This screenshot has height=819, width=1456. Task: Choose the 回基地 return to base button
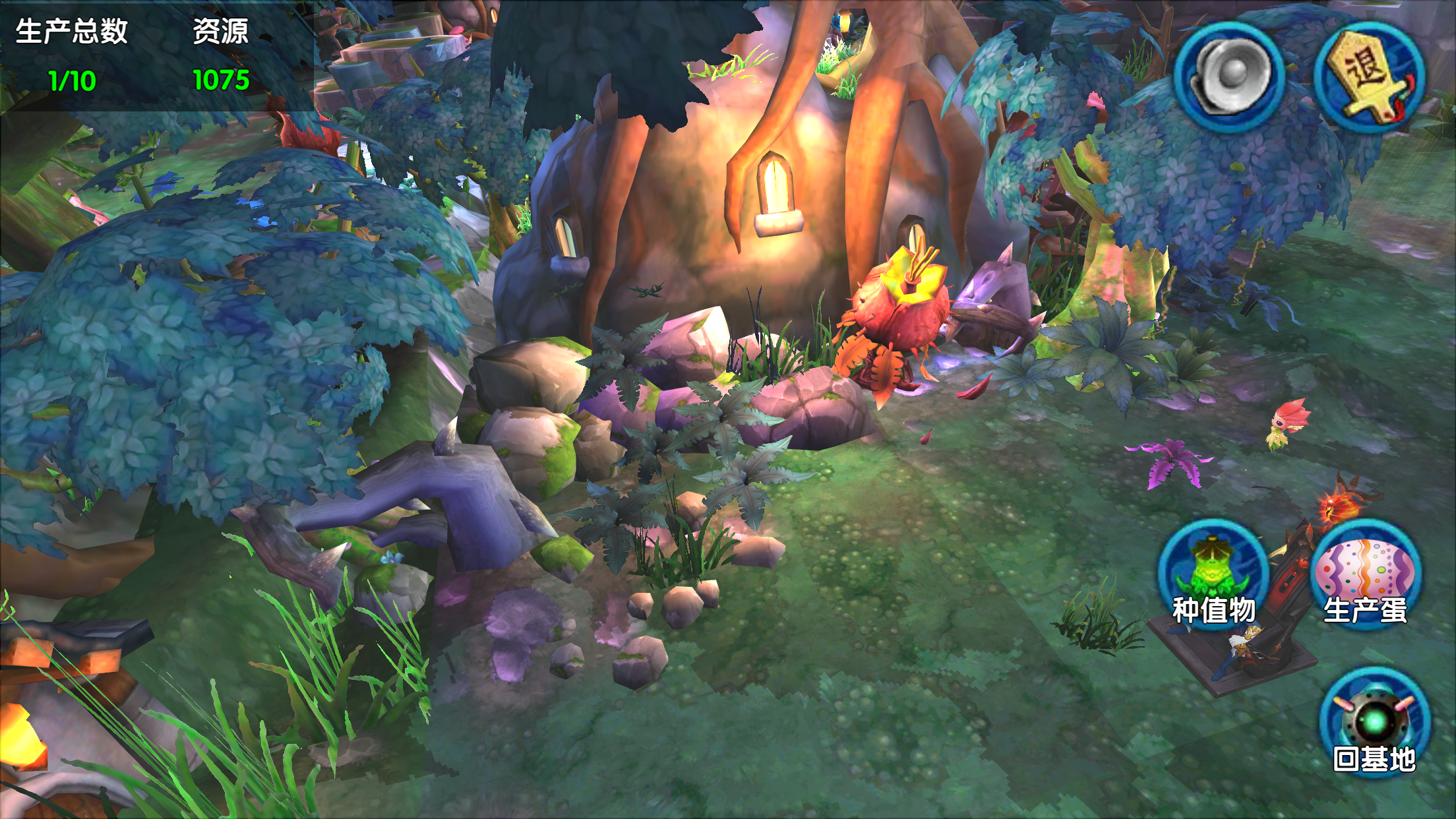1375,723
